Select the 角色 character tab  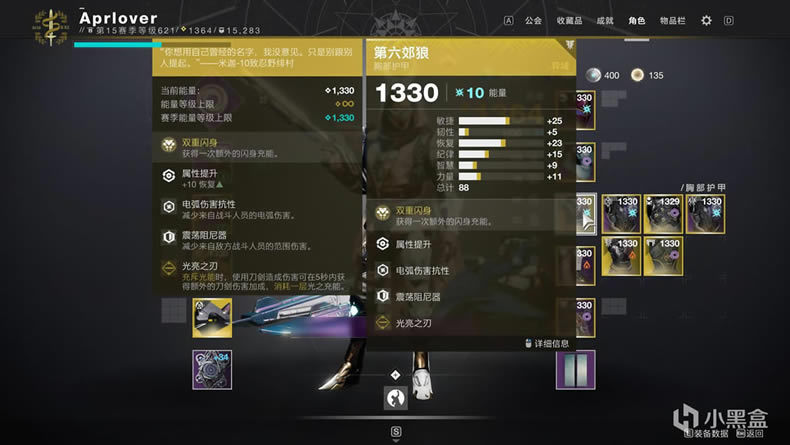(637, 20)
